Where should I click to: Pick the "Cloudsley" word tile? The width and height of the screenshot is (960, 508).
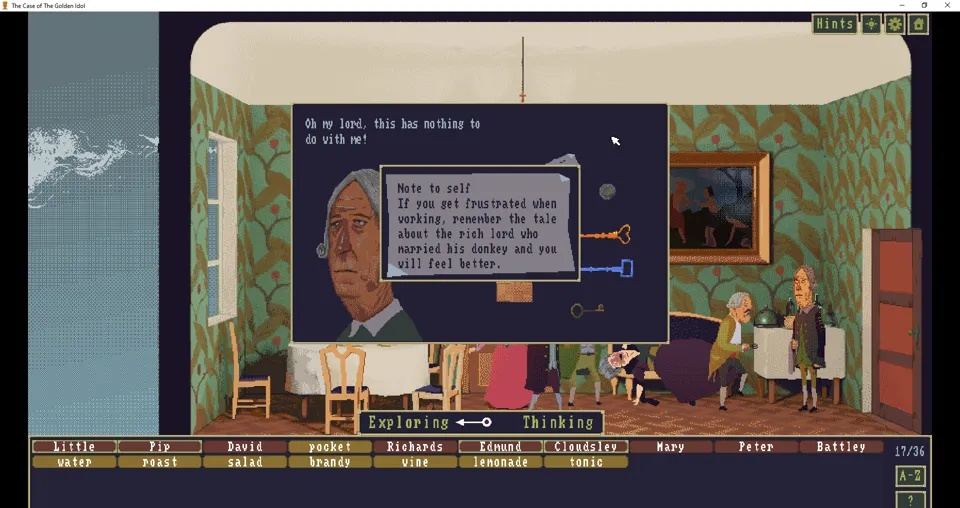(x=586, y=447)
